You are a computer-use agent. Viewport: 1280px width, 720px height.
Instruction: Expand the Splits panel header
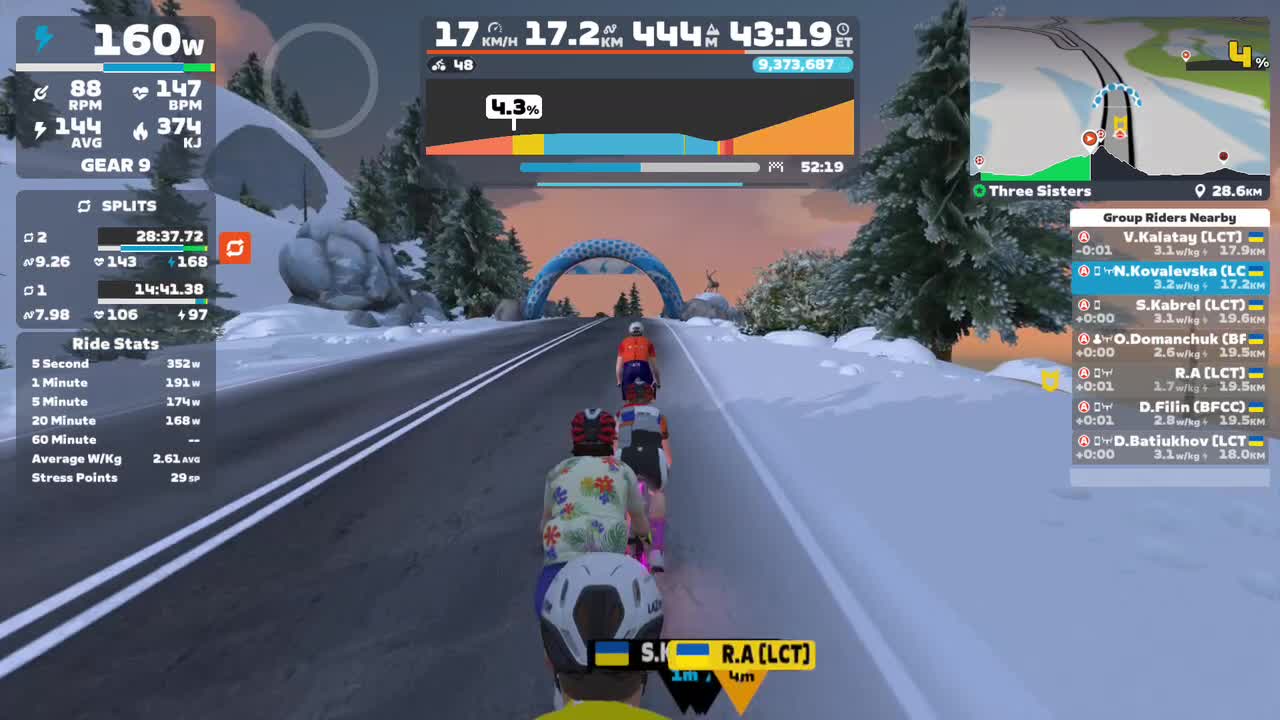click(x=128, y=206)
